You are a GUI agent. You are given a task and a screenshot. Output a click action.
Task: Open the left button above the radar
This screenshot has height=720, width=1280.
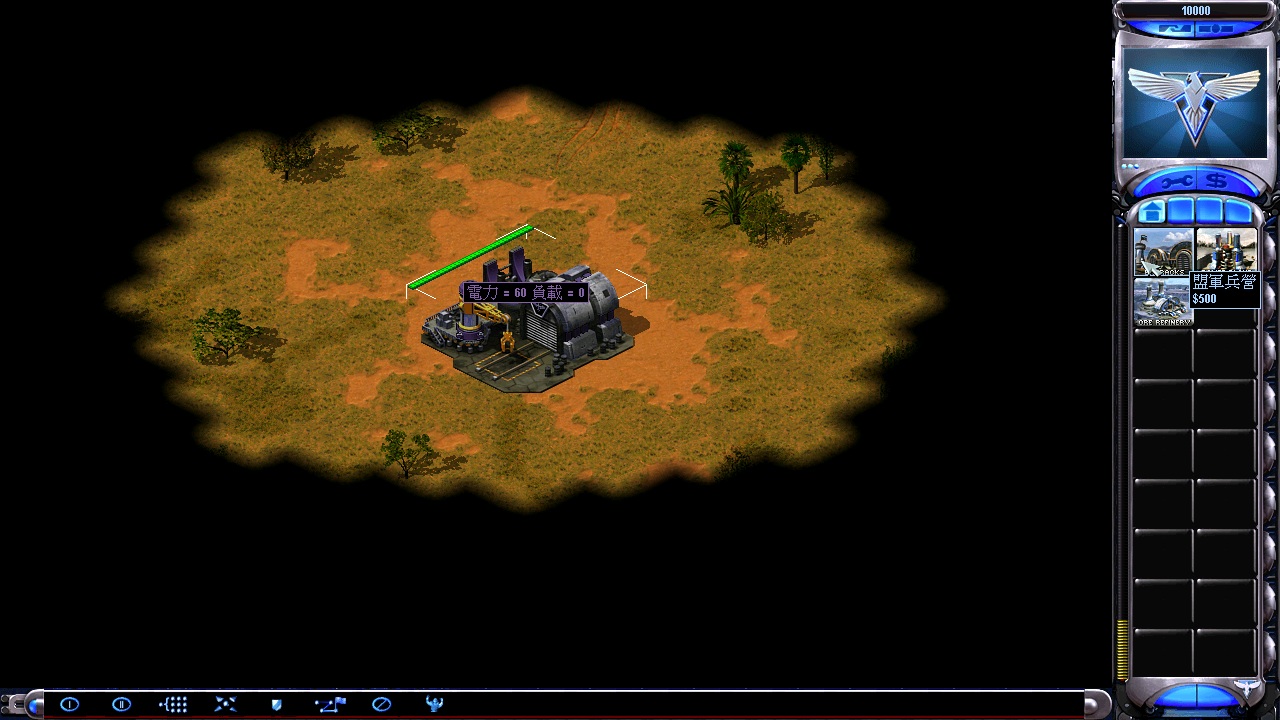(1176, 28)
